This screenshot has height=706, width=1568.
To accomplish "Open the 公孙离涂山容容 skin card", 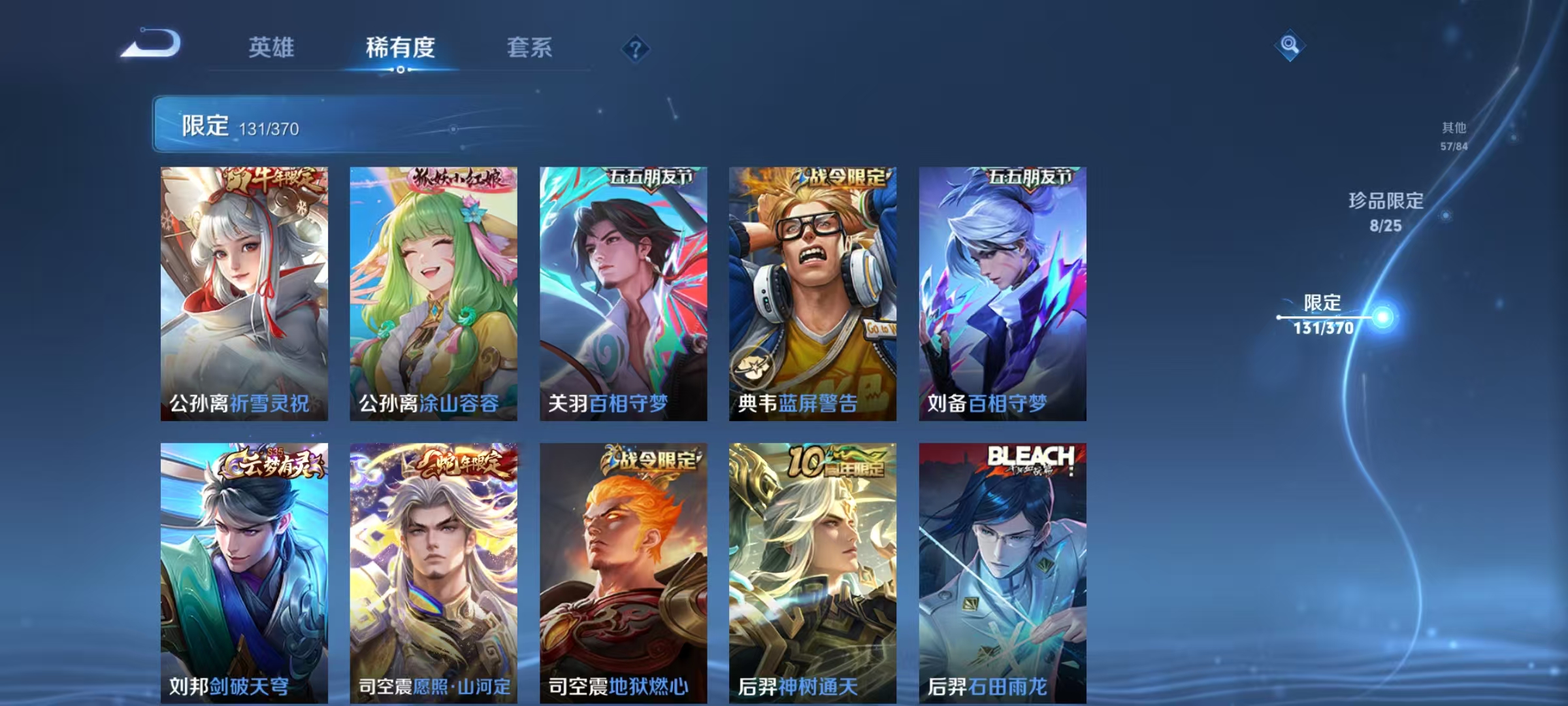I will click(x=434, y=288).
